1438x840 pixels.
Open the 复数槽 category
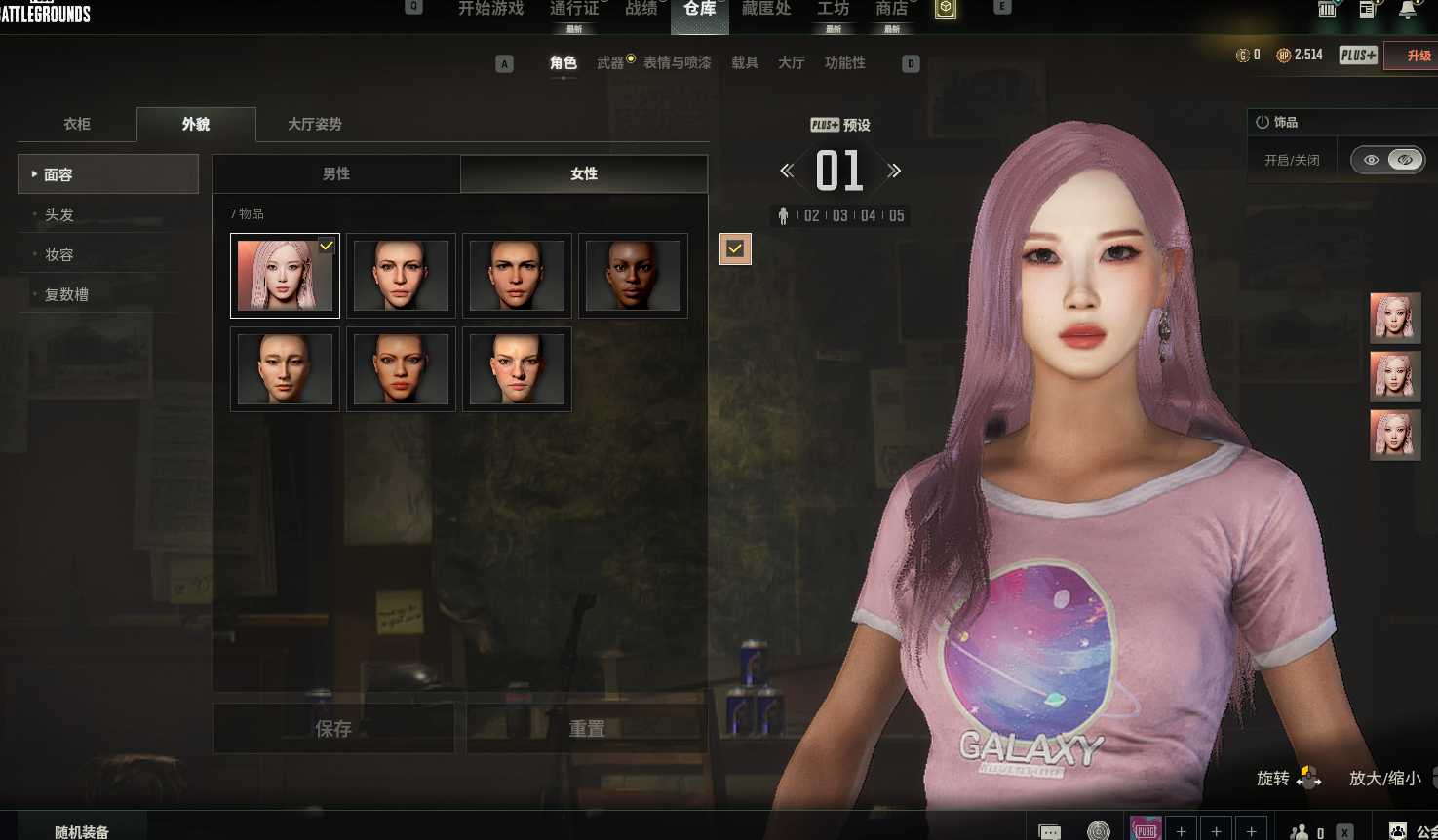66,294
